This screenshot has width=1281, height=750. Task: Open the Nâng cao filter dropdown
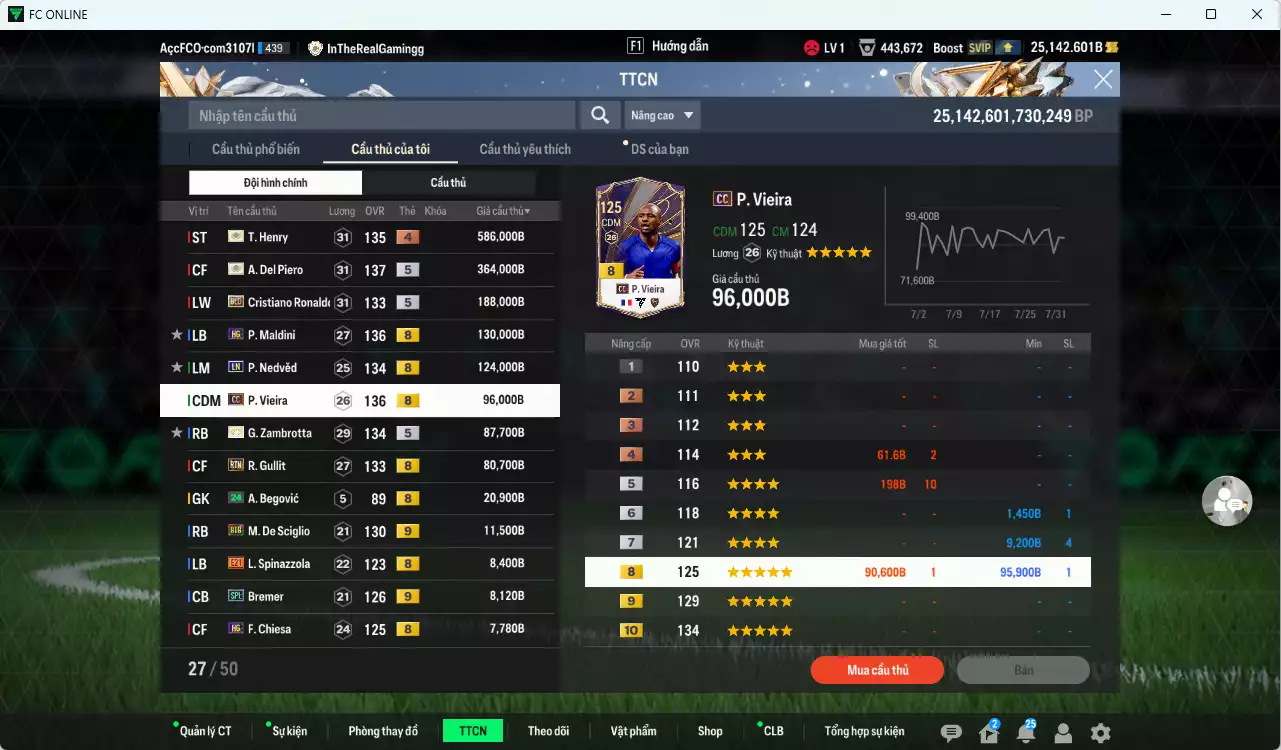(663, 115)
